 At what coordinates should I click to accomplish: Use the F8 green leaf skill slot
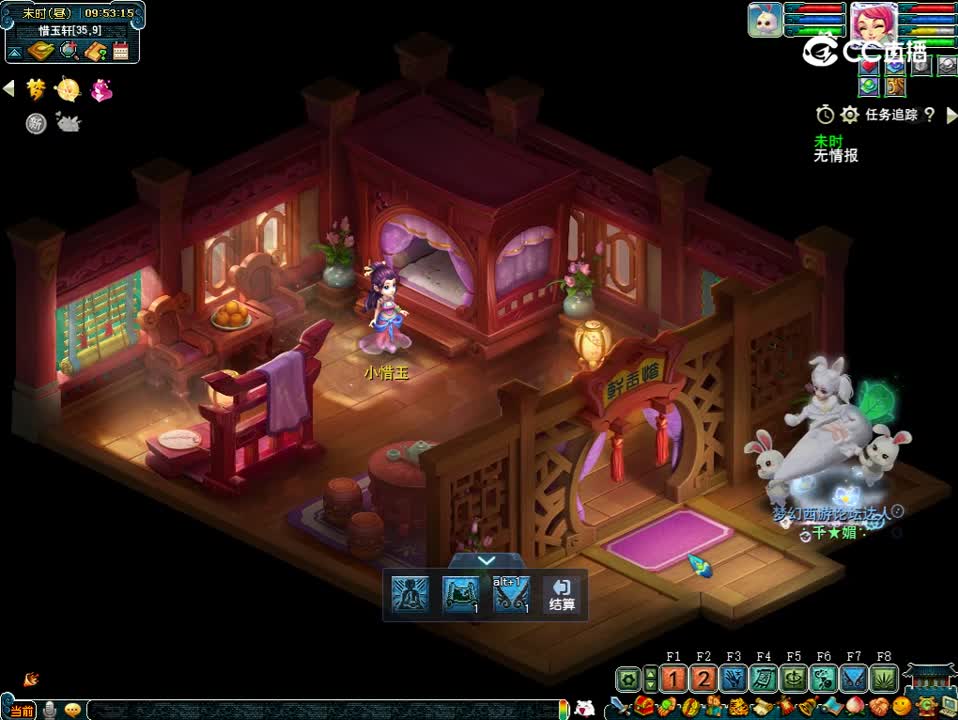884,679
